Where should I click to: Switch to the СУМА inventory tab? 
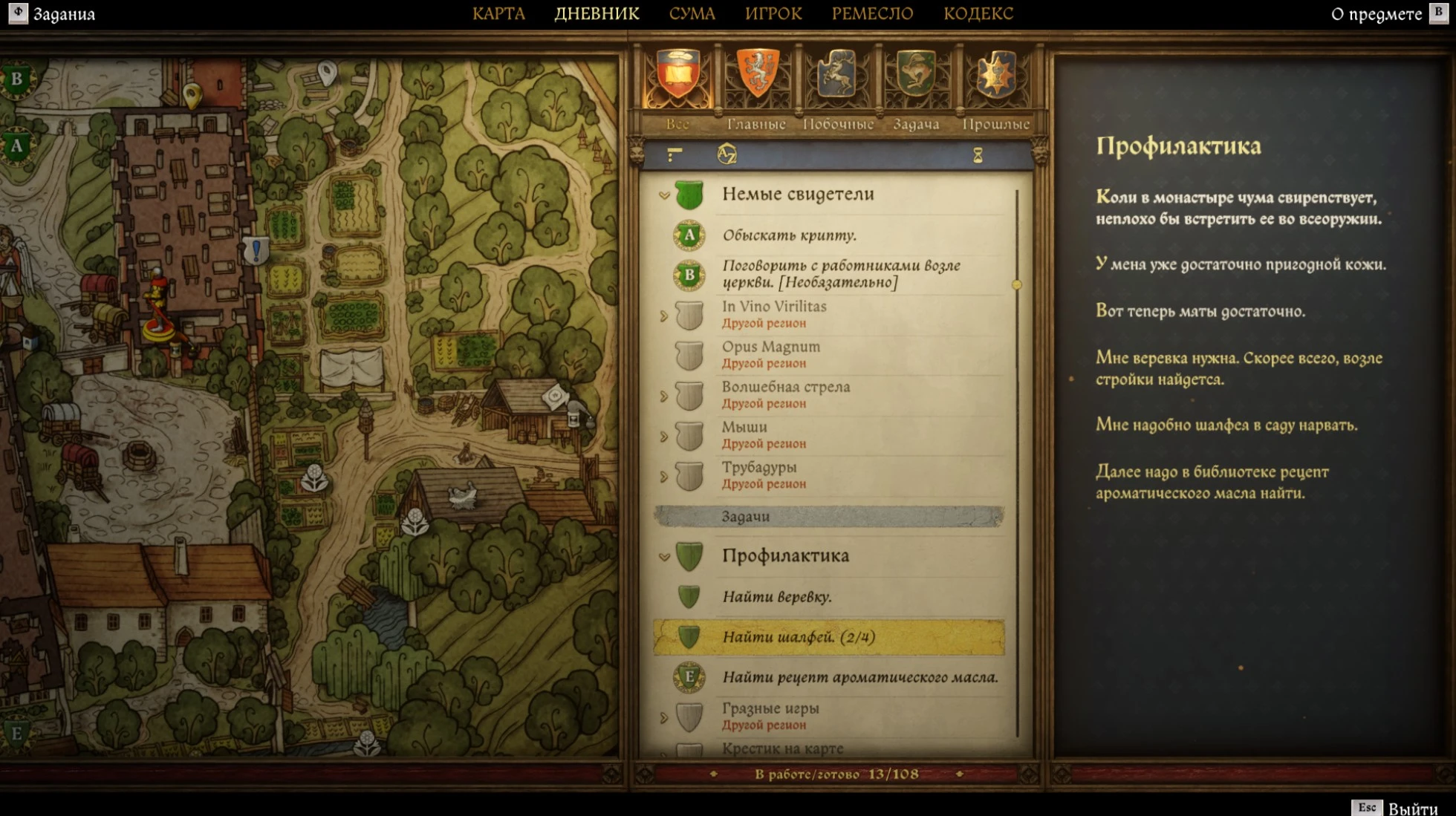[x=692, y=13]
